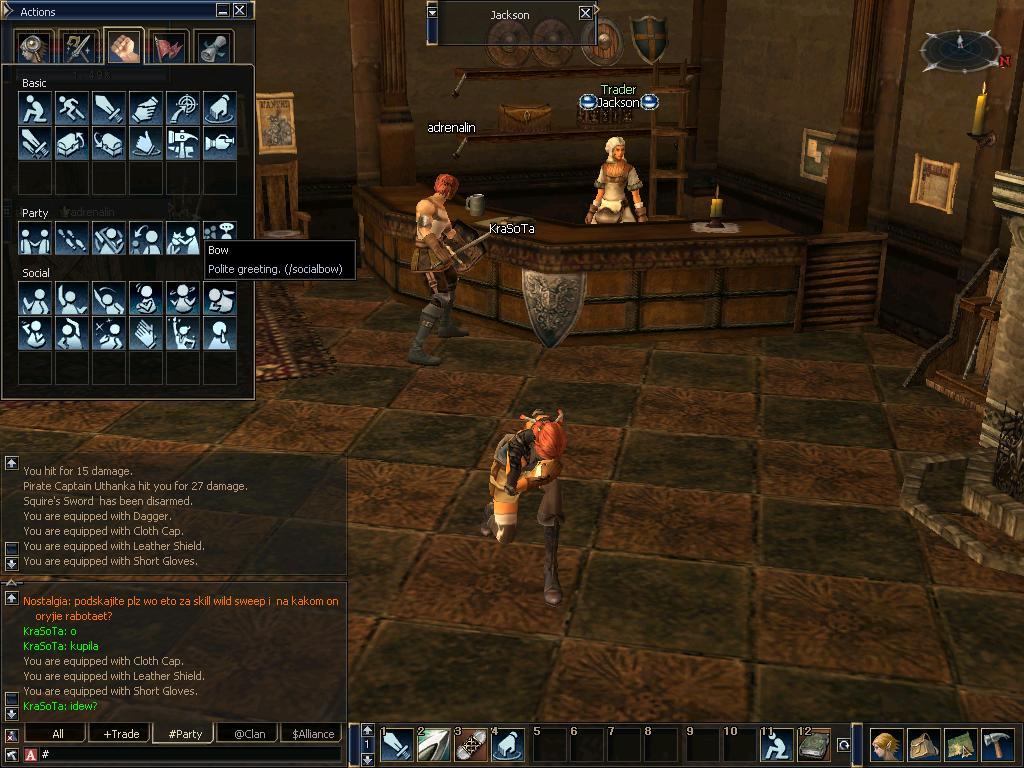1024x768 pixels.
Task: Switch chat to the @Clan tab
Action: pyautogui.click(x=249, y=734)
